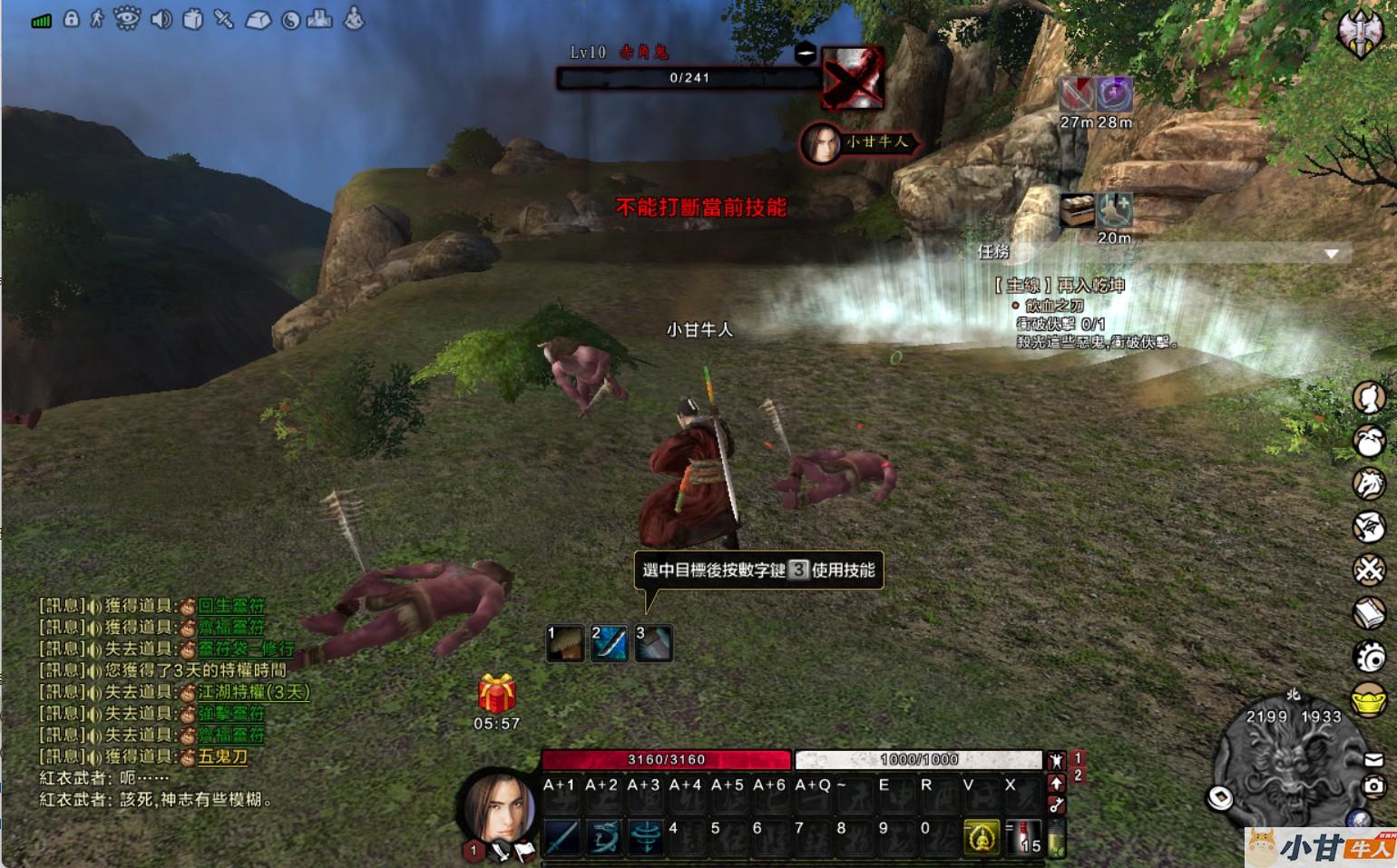
Task: Open the crossed swords menu icon
Action: (1368, 570)
